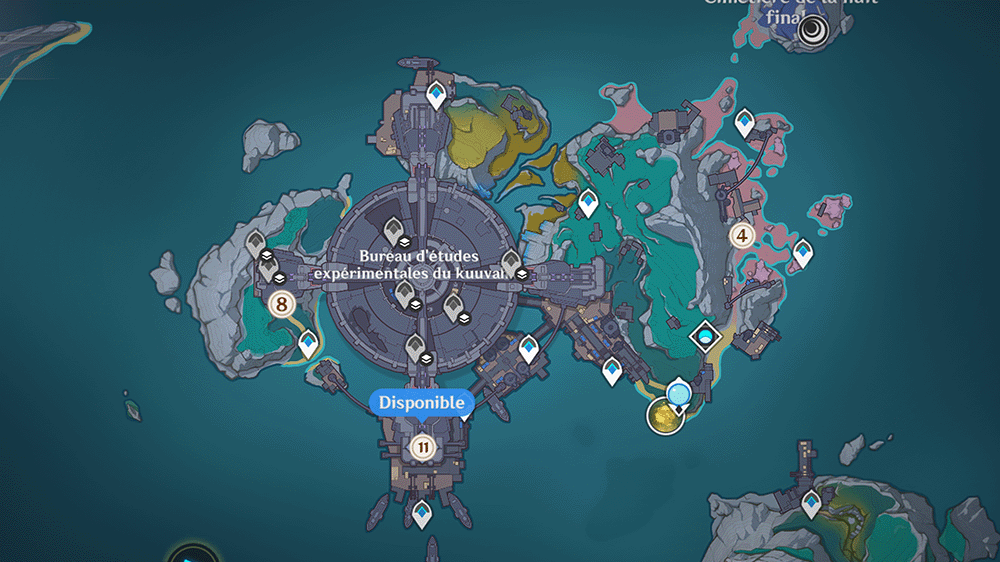Image resolution: width=1000 pixels, height=562 pixels.
Task: Select the teleport waypoint below marker 11
Action: click(423, 514)
